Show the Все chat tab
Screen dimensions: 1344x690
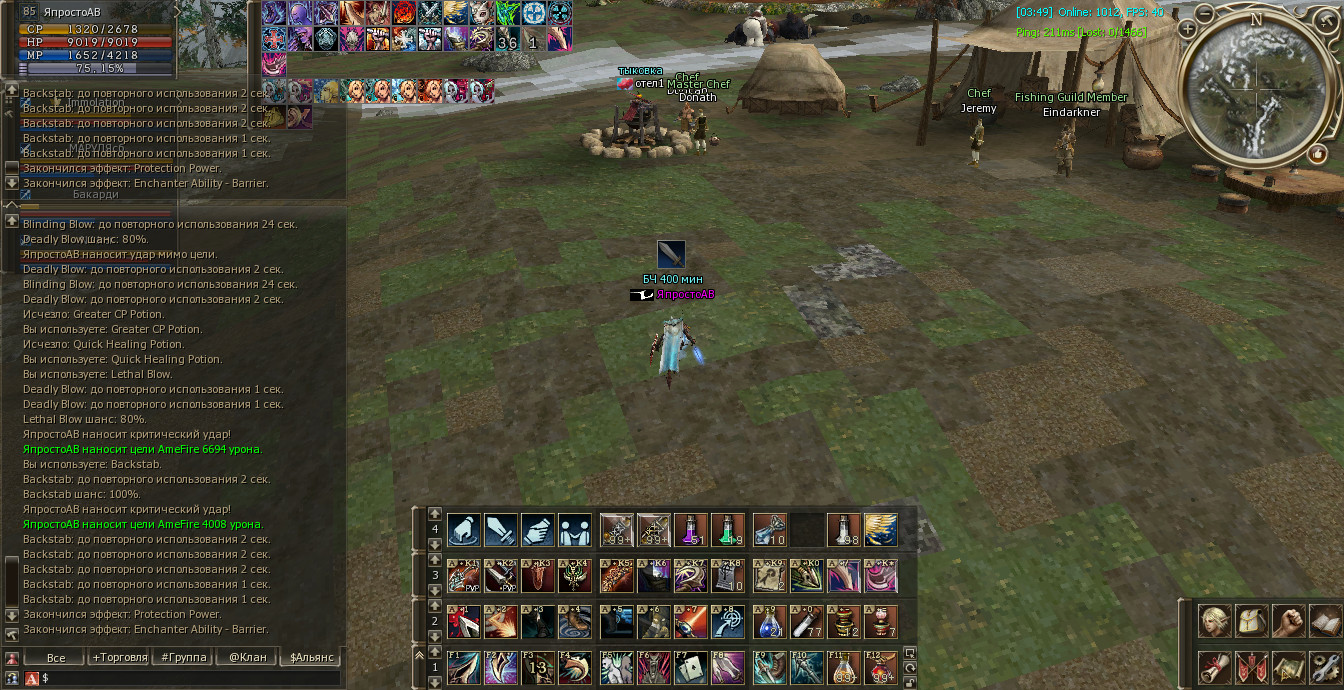pos(56,657)
